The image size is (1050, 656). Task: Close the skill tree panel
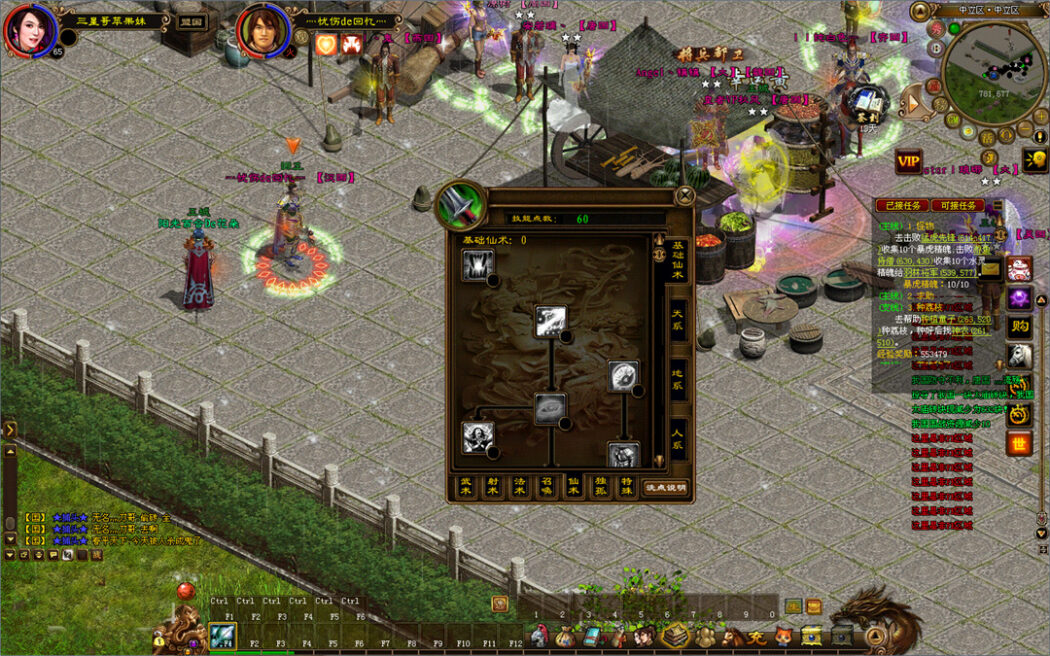[x=685, y=196]
